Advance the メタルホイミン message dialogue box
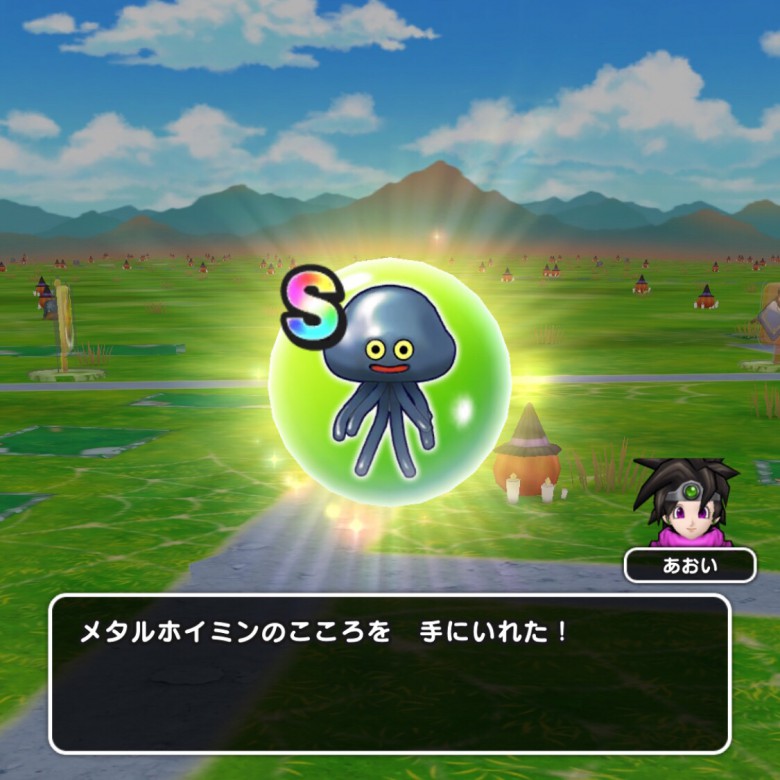The image size is (780, 780). [389, 673]
